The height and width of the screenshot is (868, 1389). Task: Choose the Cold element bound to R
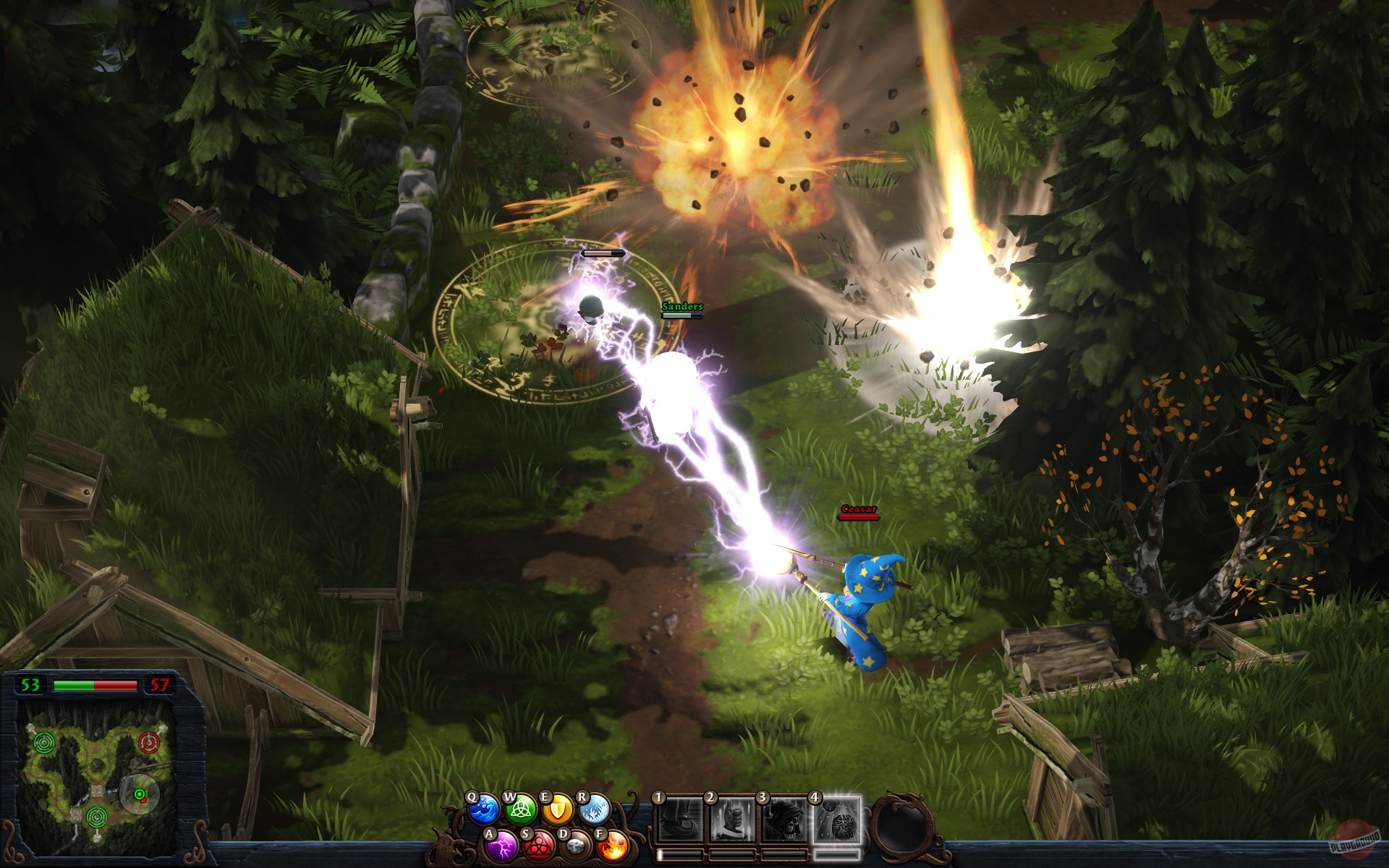point(595,810)
